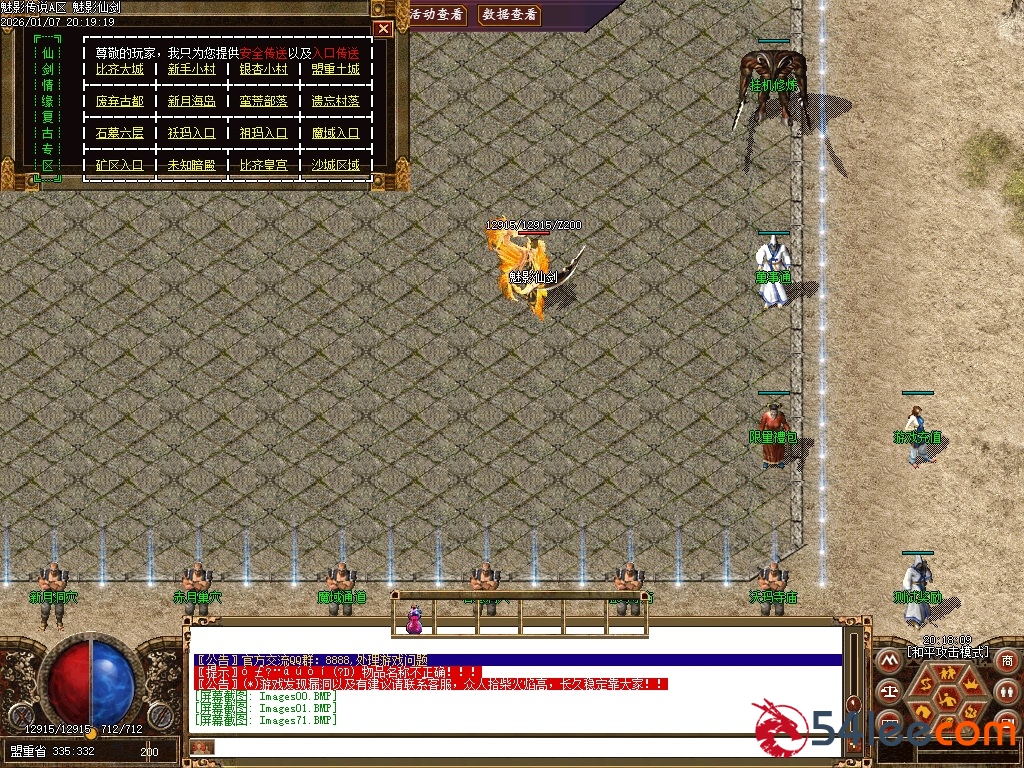Teleport to 比齐大城
This screenshot has height=768, width=1024.
[120, 70]
